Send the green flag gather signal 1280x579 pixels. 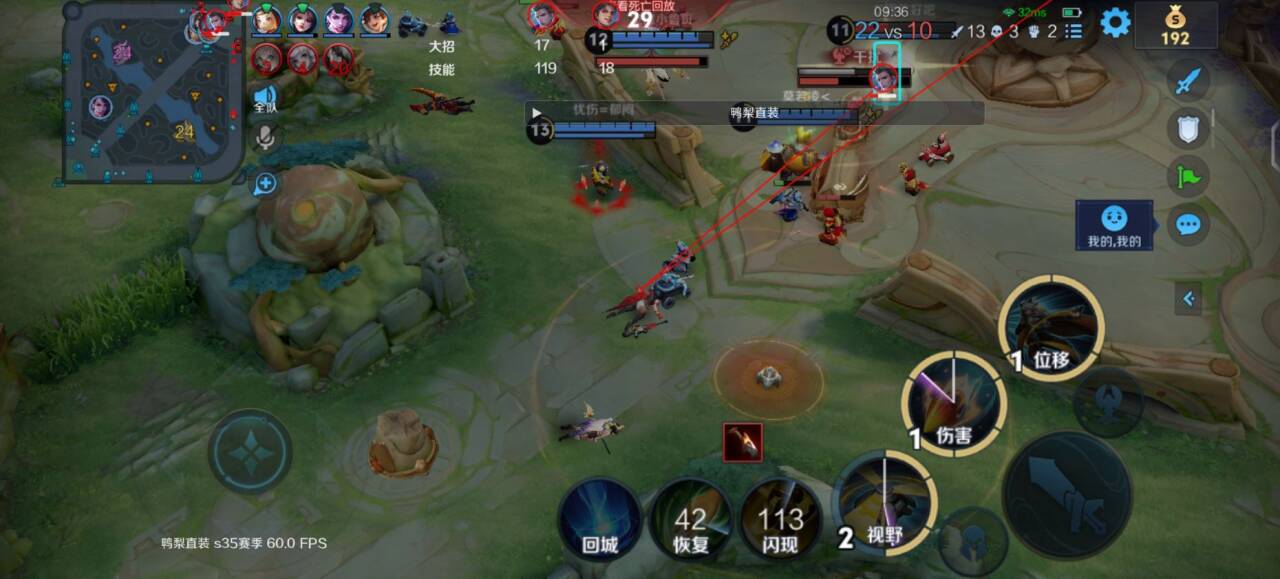[x=1187, y=176]
